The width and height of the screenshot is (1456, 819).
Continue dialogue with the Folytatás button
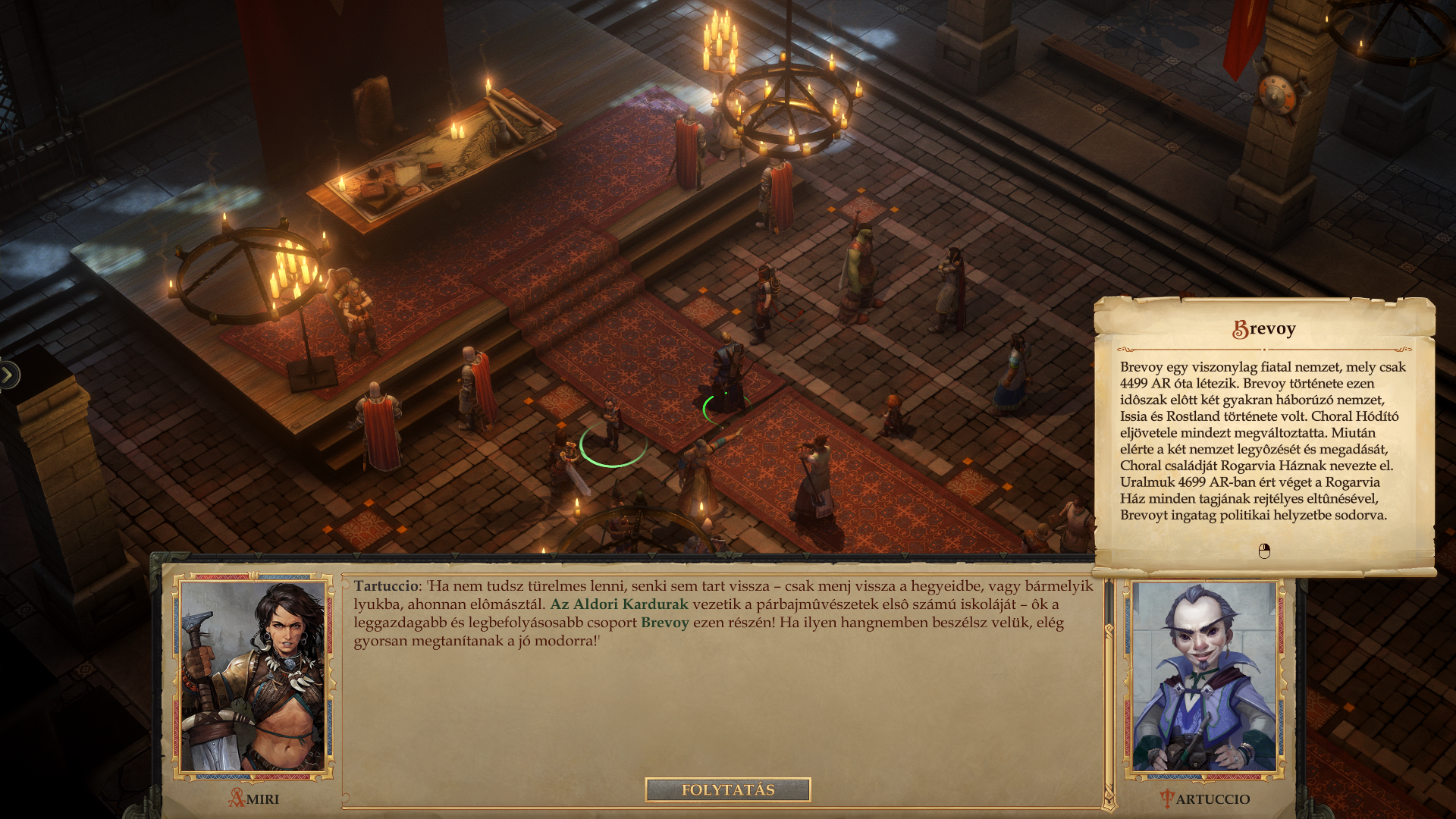[727, 789]
